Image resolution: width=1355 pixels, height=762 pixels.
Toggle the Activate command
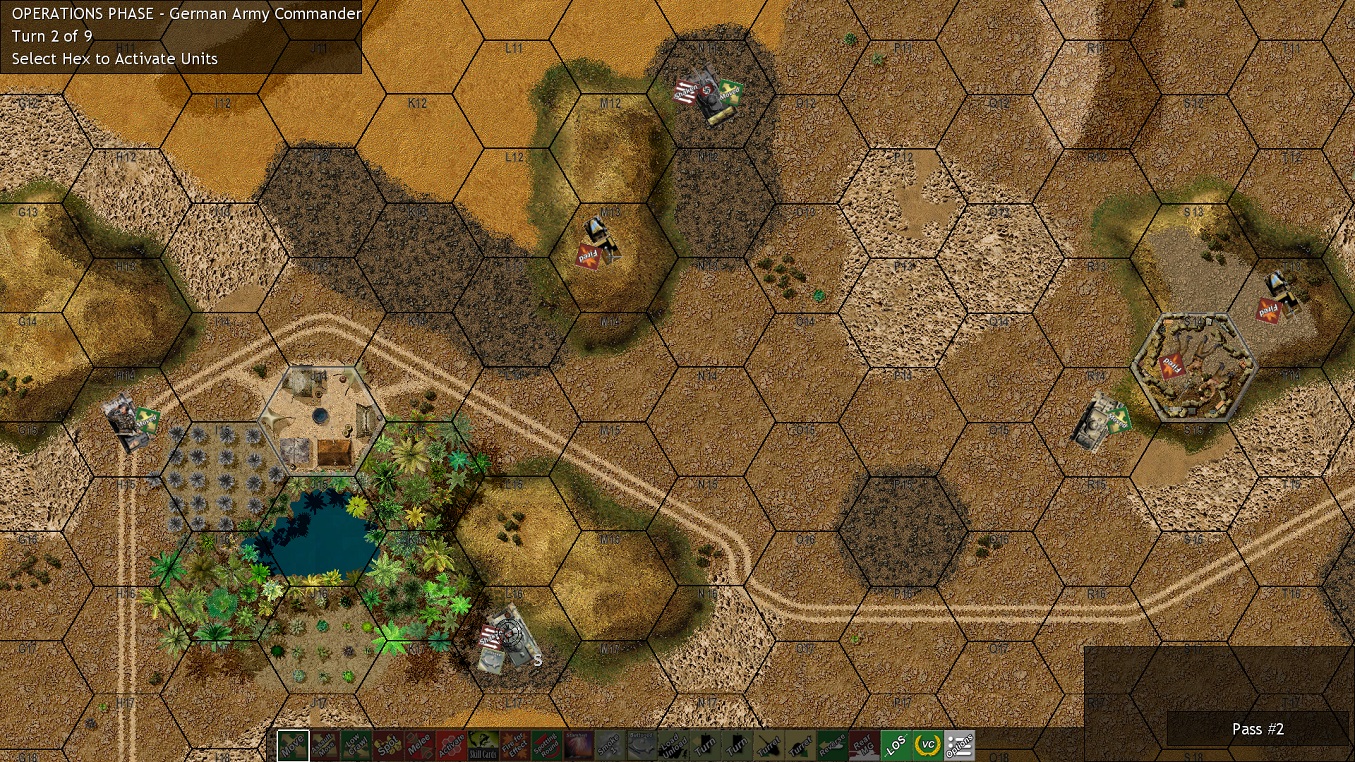(451, 745)
